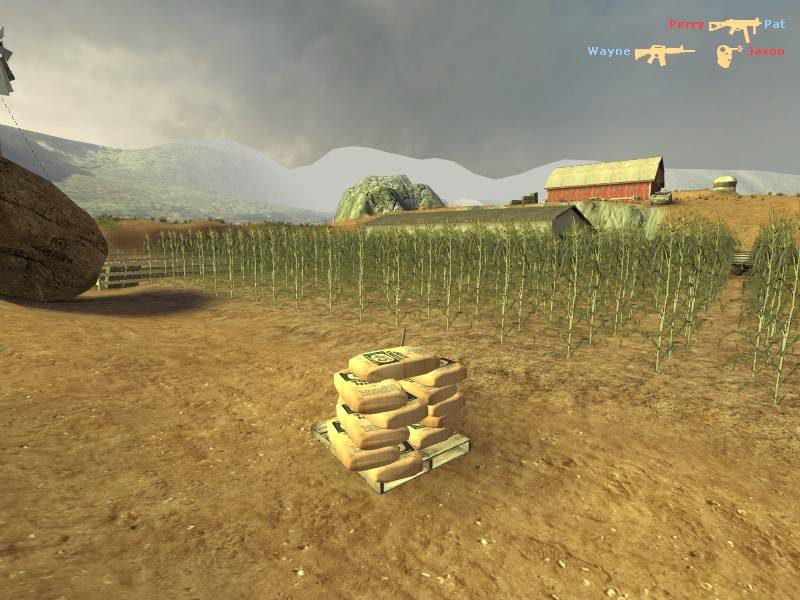The width and height of the screenshot is (800, 600).
Task: Click the submachine gun icon in kill feed
Action: point(734,27)
